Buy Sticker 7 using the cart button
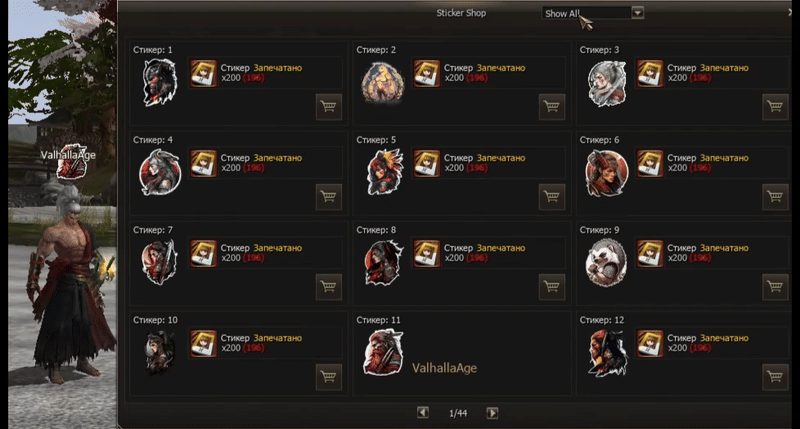Screen dimensions: 800x429 click(x=329, y=287)
